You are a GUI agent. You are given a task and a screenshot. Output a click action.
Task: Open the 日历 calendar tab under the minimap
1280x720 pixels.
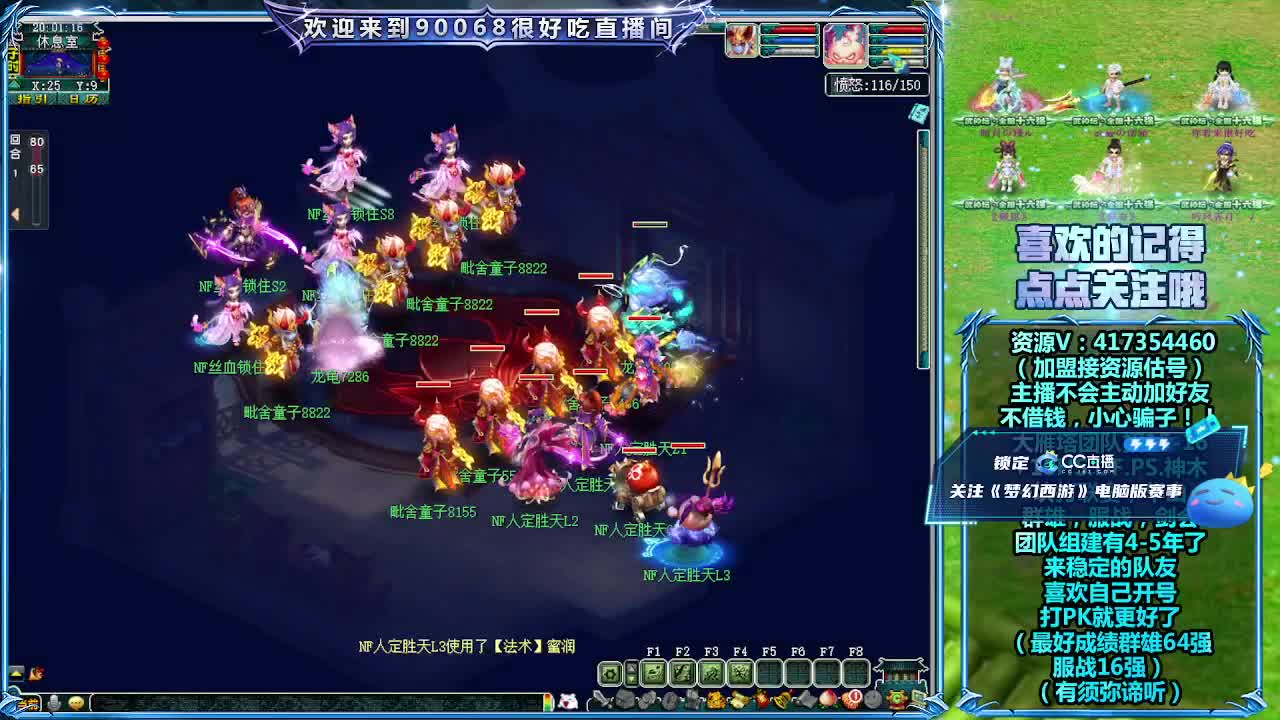[x=84, y=98]
